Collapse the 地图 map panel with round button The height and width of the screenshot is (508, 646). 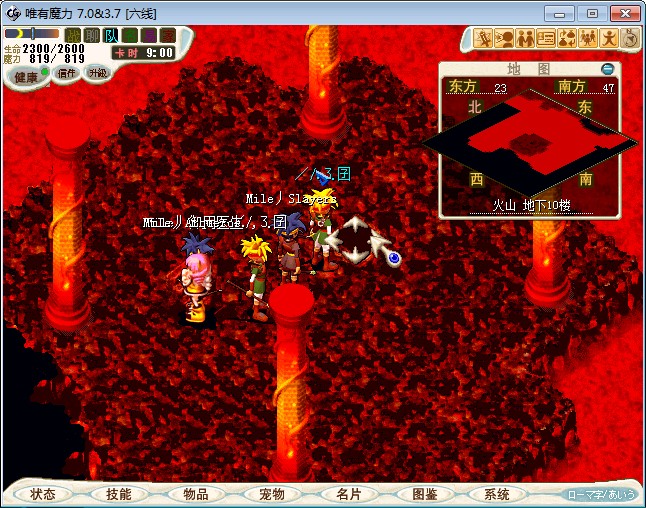[x=607, y=69]
